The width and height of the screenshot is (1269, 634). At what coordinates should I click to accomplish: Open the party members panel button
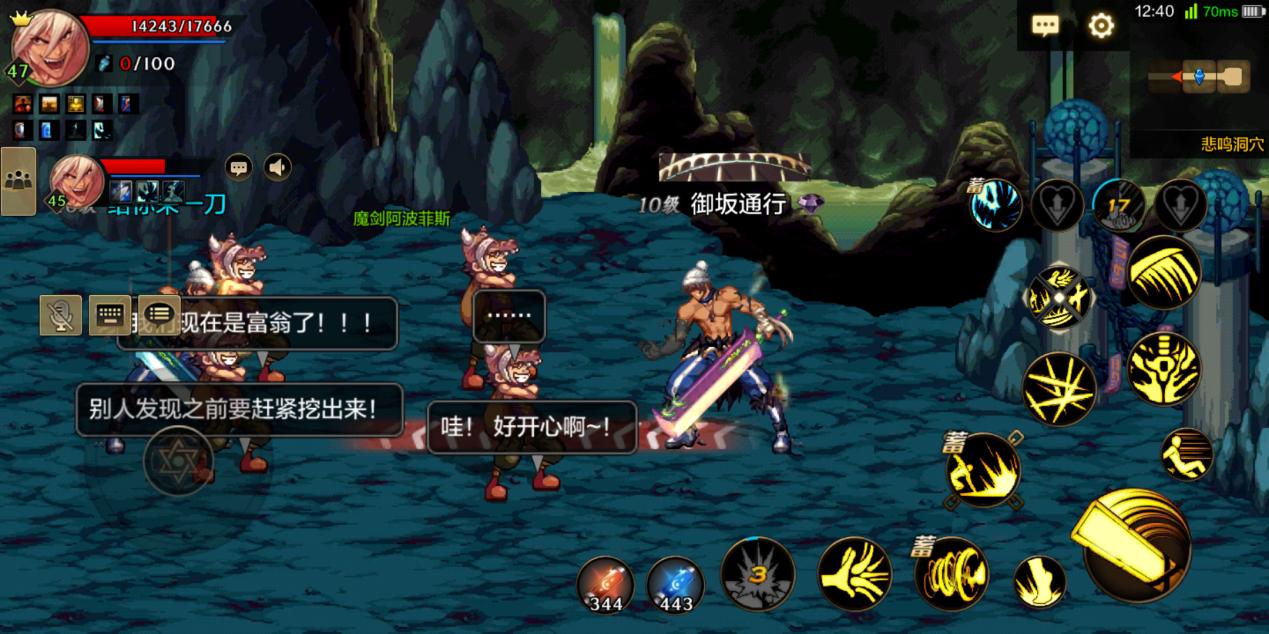coord(18,181)
